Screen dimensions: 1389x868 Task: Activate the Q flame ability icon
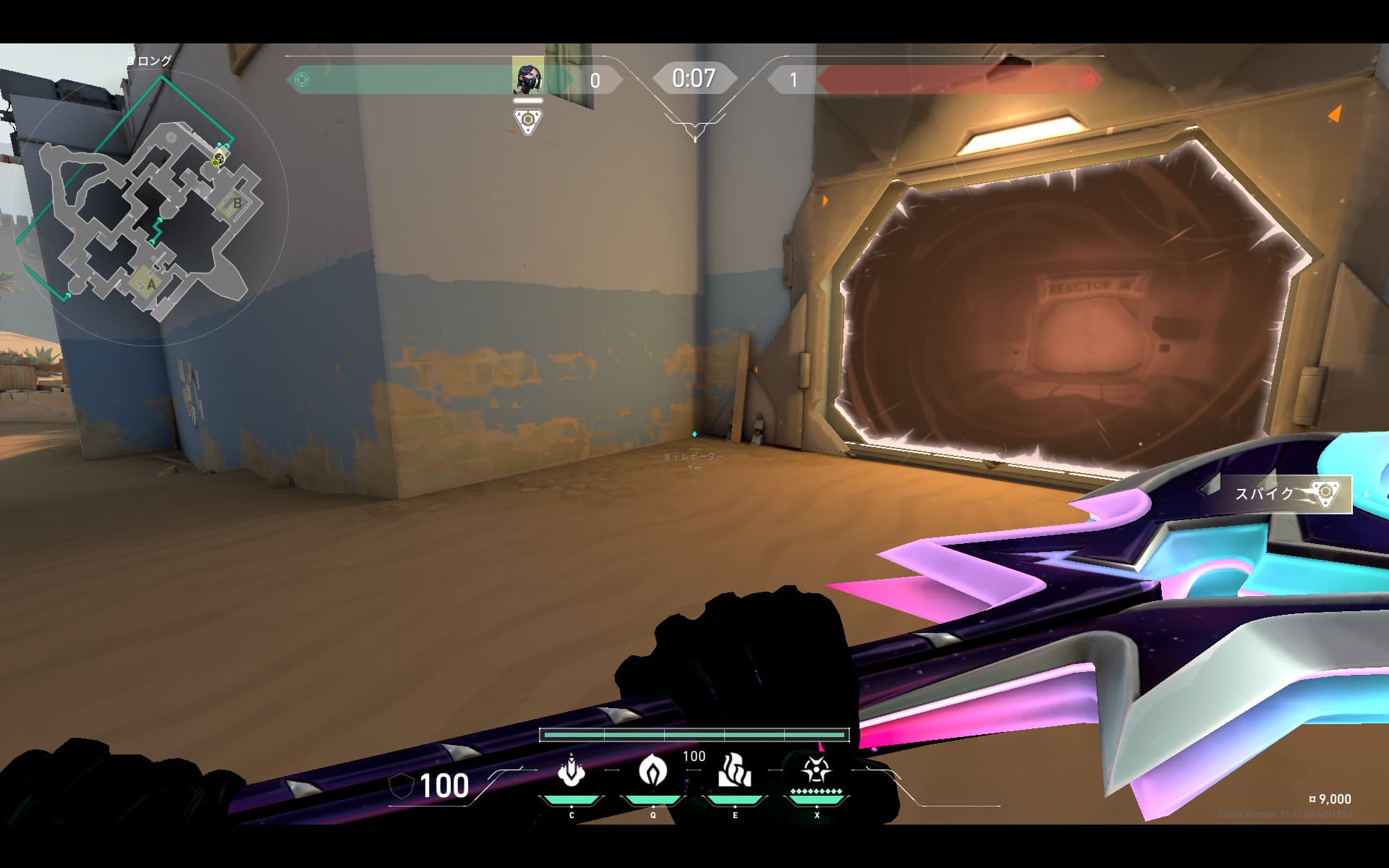click(653, 771)
